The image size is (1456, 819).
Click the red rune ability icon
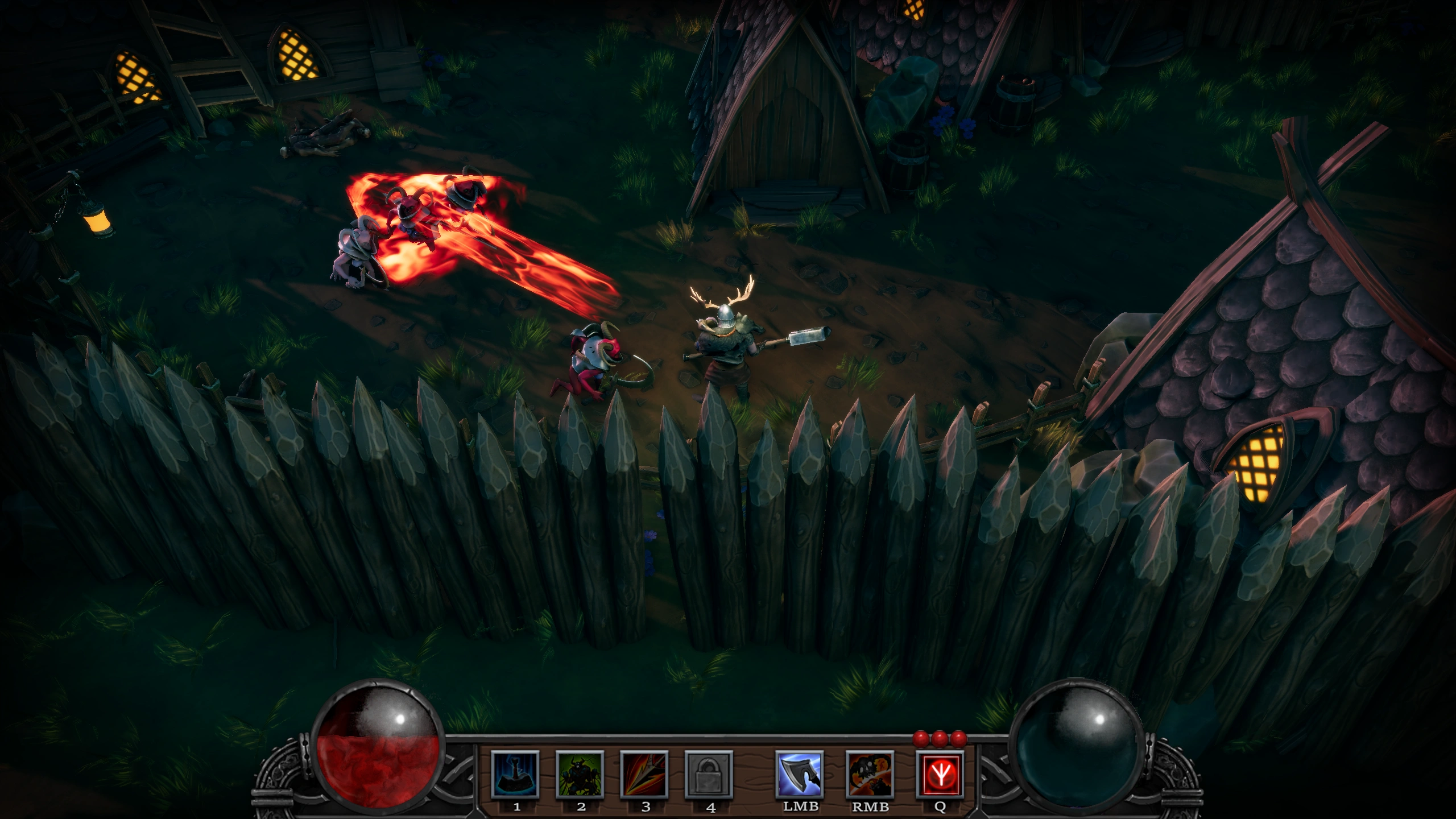[x=940, y=774]
